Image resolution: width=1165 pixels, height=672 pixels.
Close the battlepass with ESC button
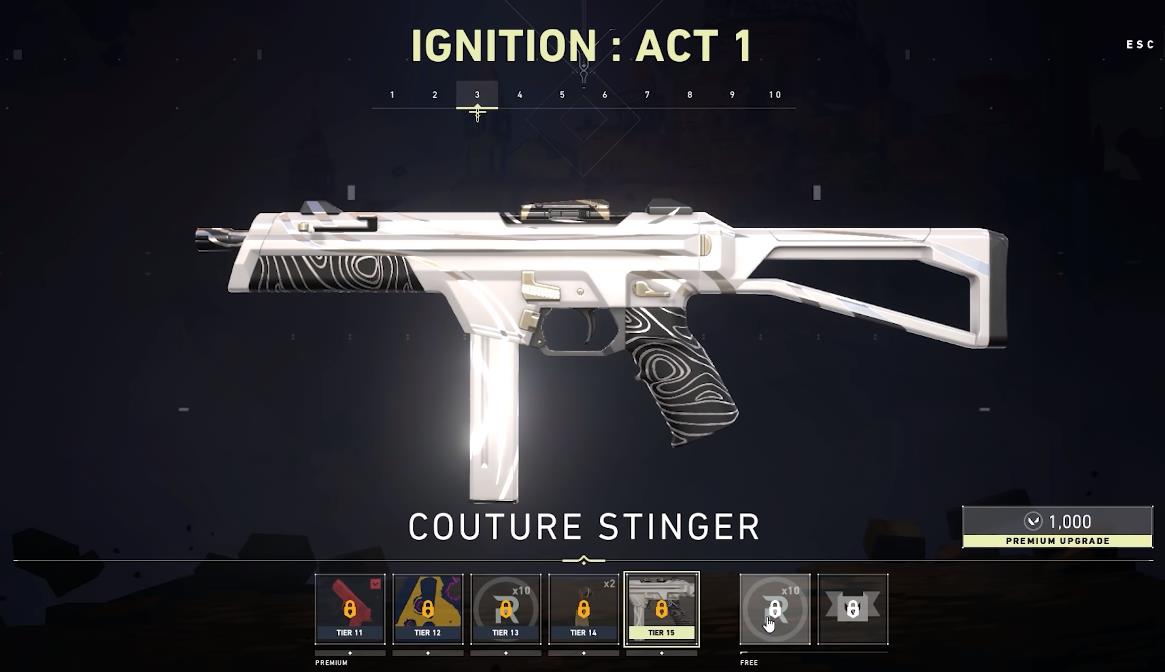pyautogui.click(x=1140, y=45)
